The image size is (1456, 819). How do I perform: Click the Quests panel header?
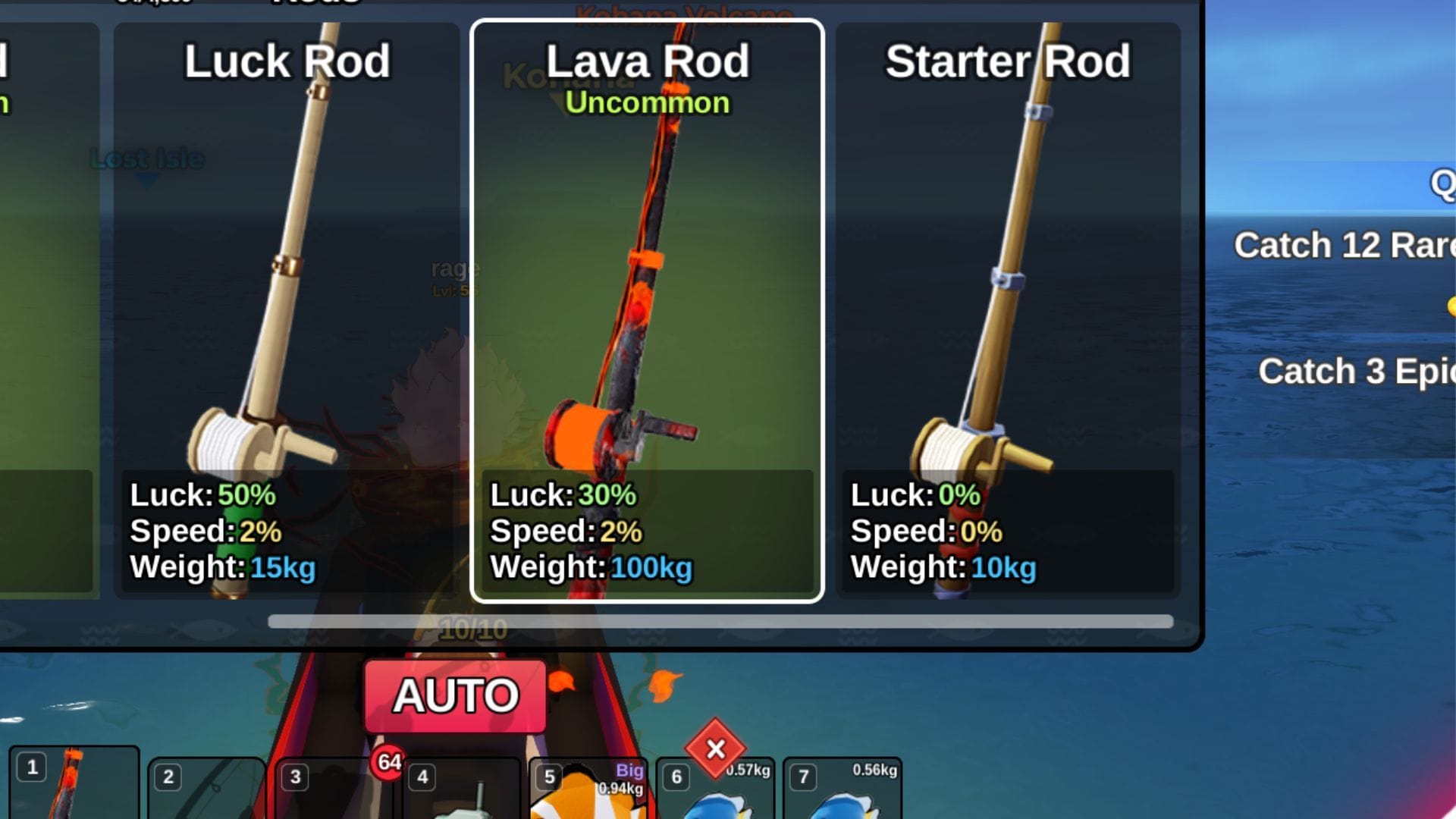(1445, 182)
